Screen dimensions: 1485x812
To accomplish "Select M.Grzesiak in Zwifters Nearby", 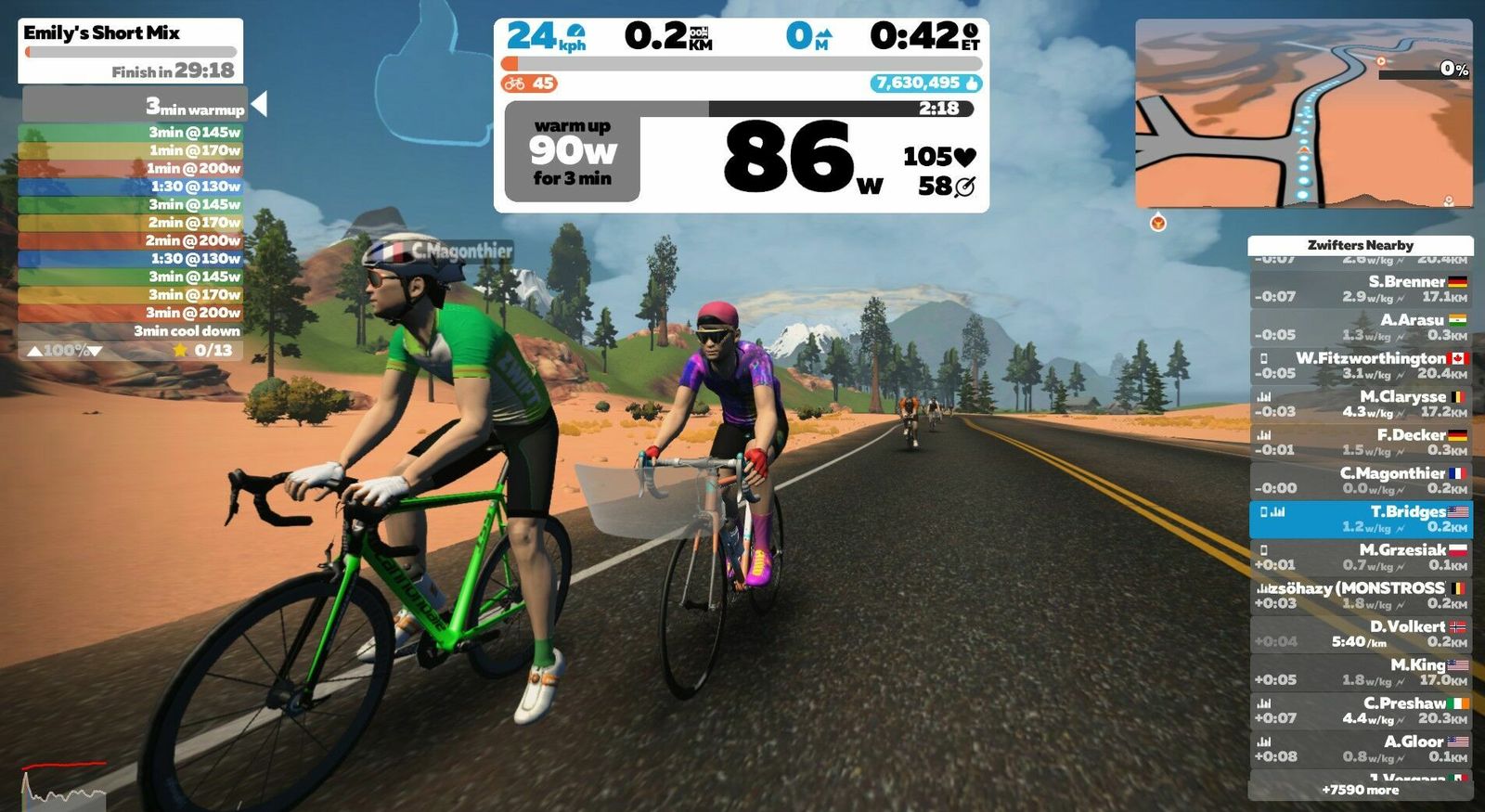I will click(x=1361, y=557).
